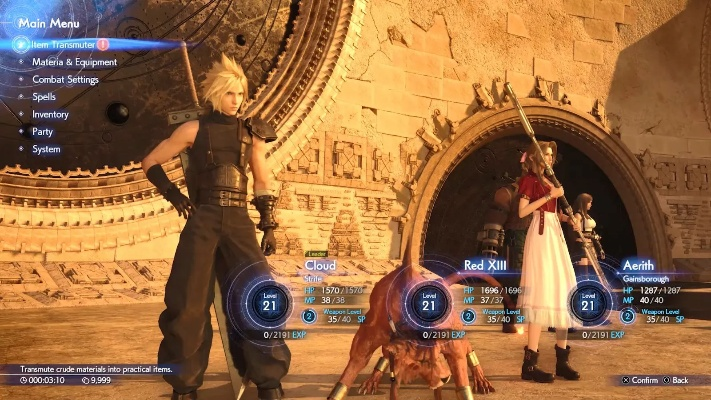Open the System menu
The image size is (711, 400).
[46, 149]
